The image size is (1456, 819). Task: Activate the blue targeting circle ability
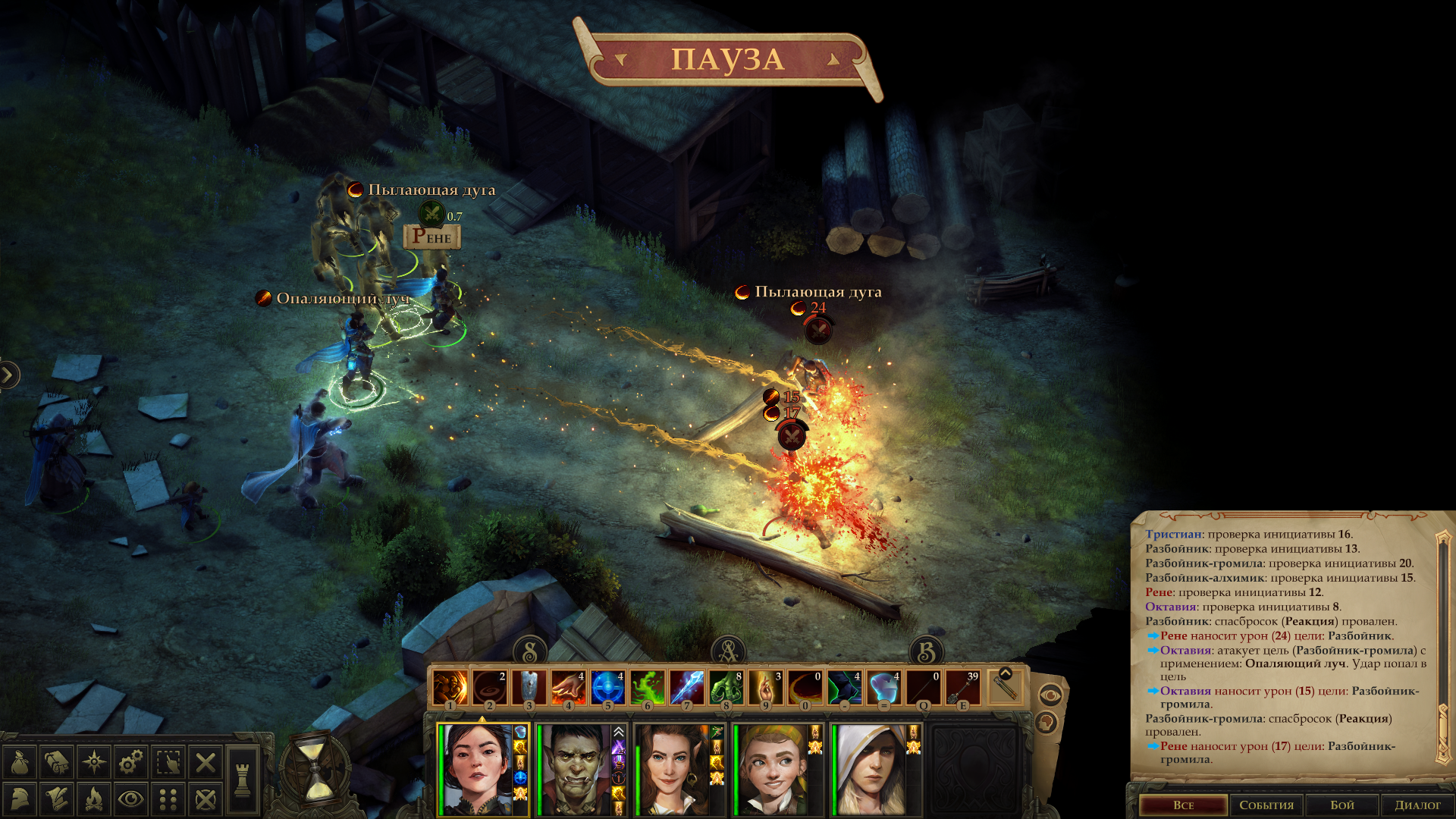tap(607, 687)
